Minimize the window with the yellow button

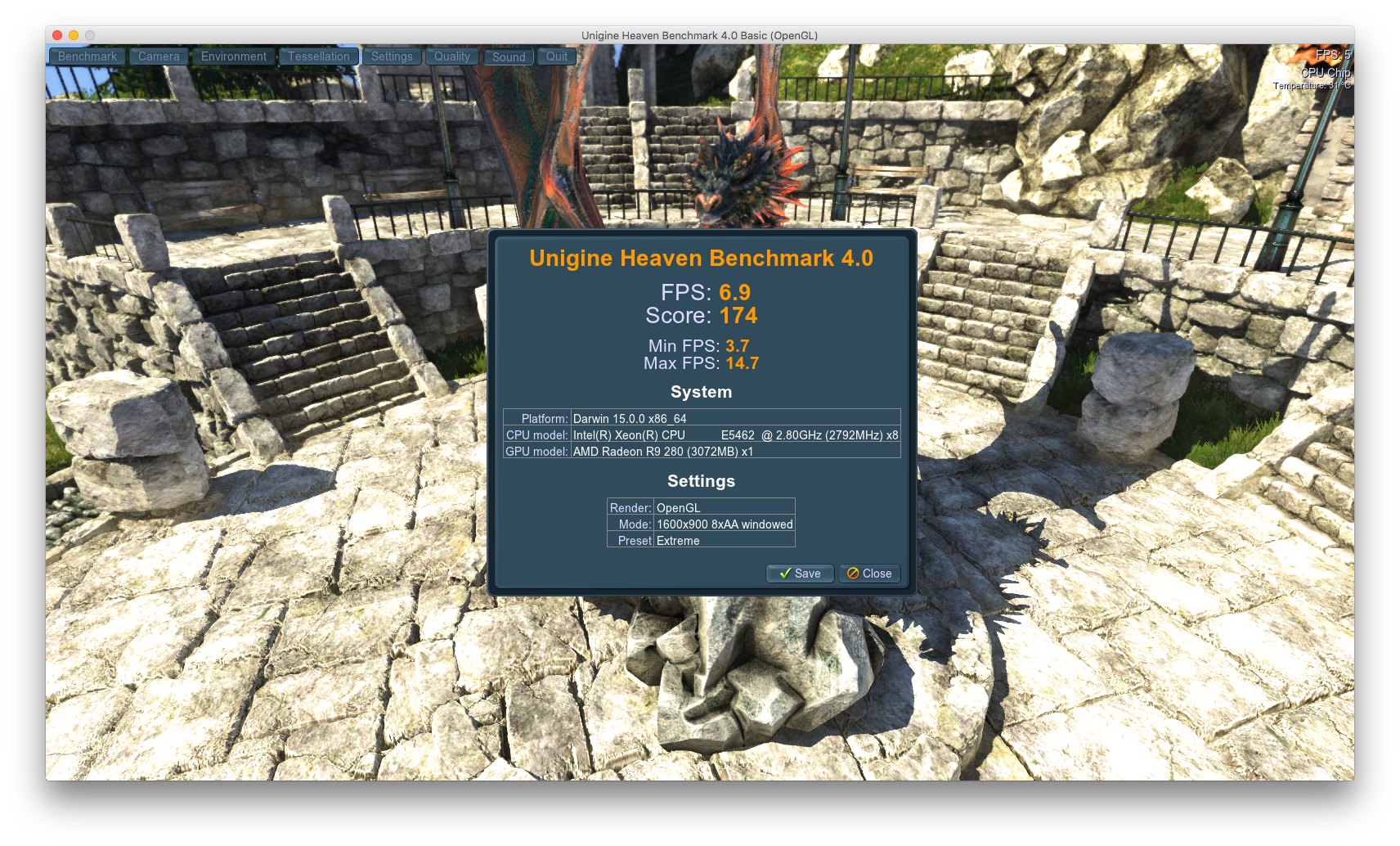[x=74, y=35]
